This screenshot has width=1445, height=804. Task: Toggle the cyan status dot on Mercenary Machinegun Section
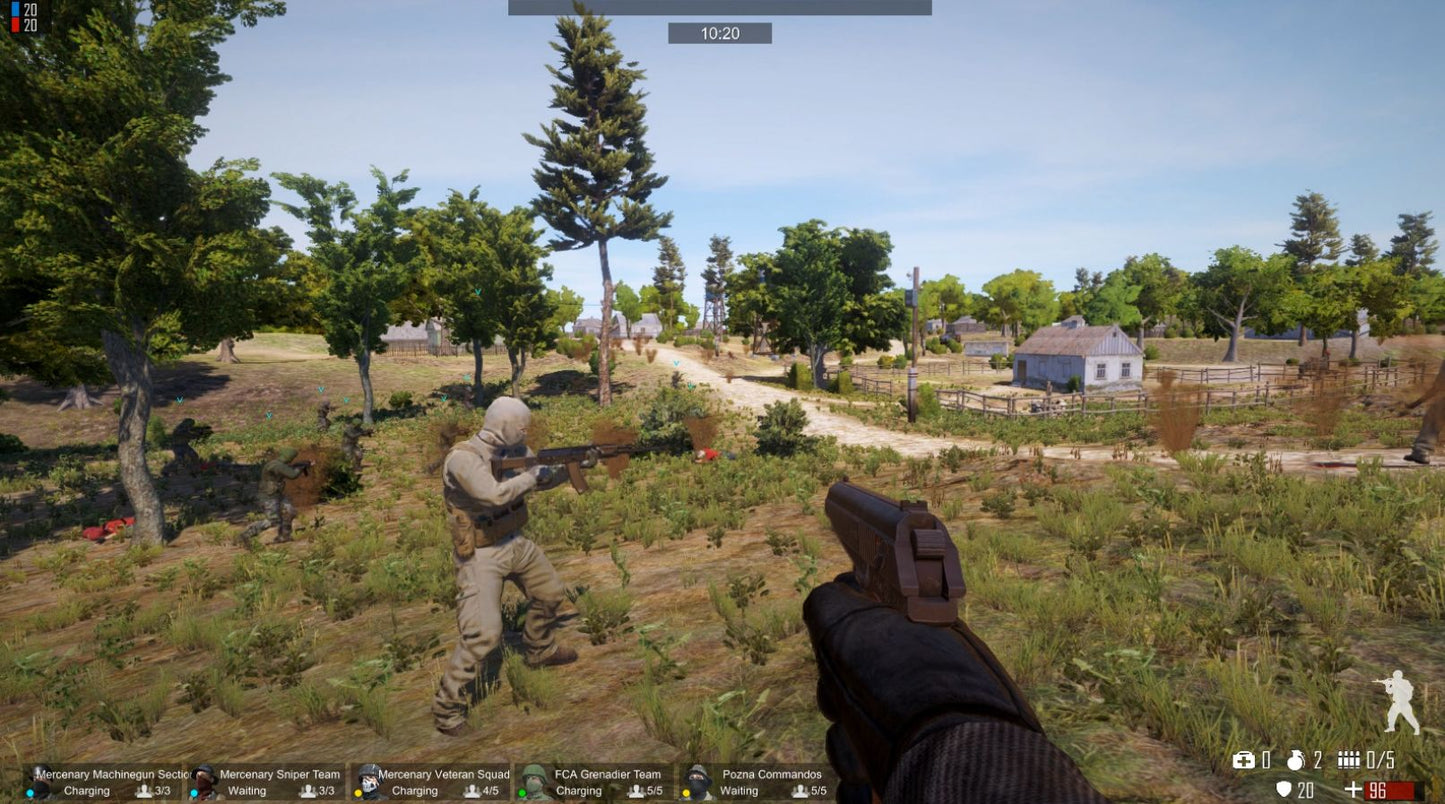tap(31, 790)
